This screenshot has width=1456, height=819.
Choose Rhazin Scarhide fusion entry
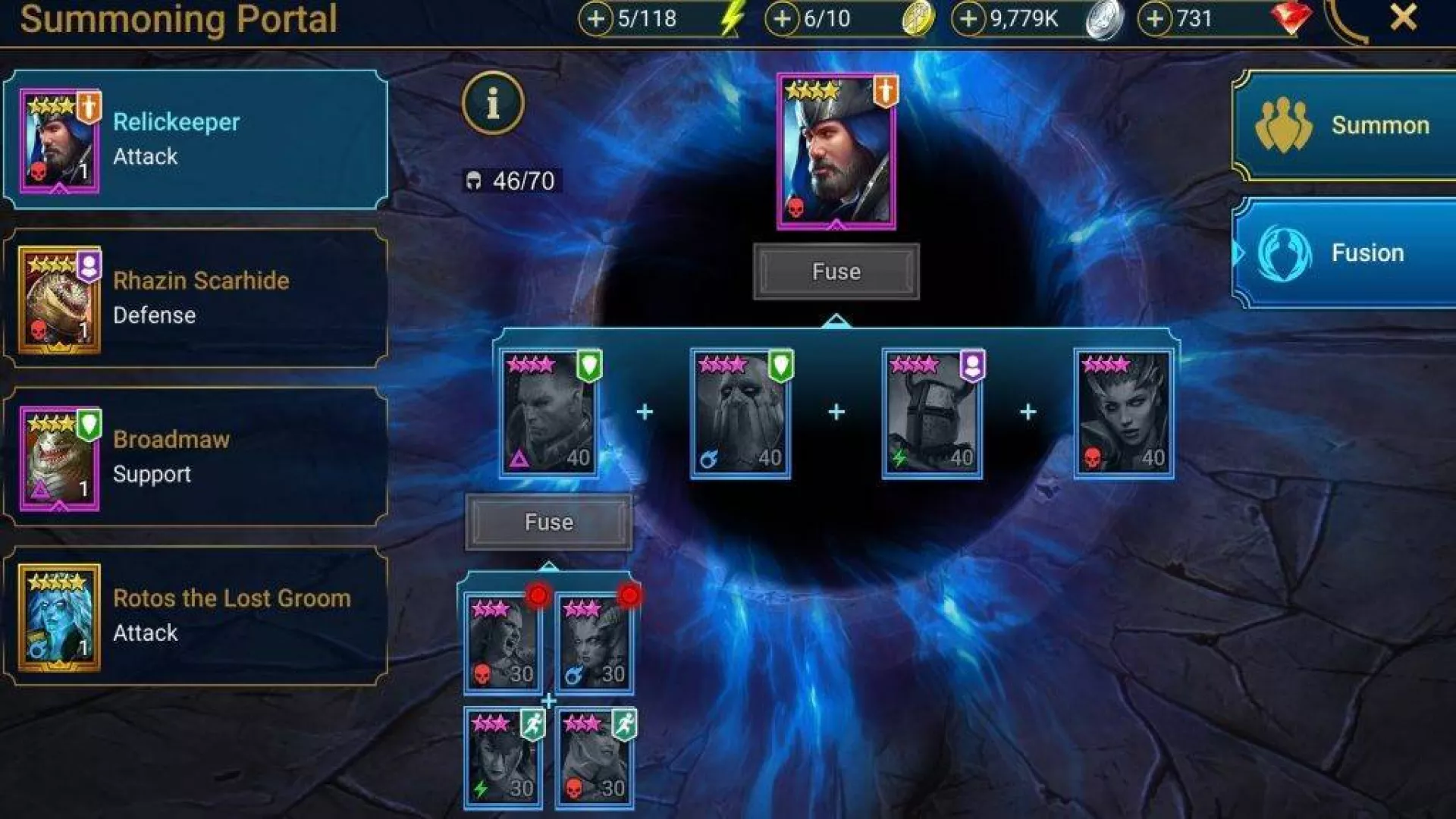pos(196,299)
